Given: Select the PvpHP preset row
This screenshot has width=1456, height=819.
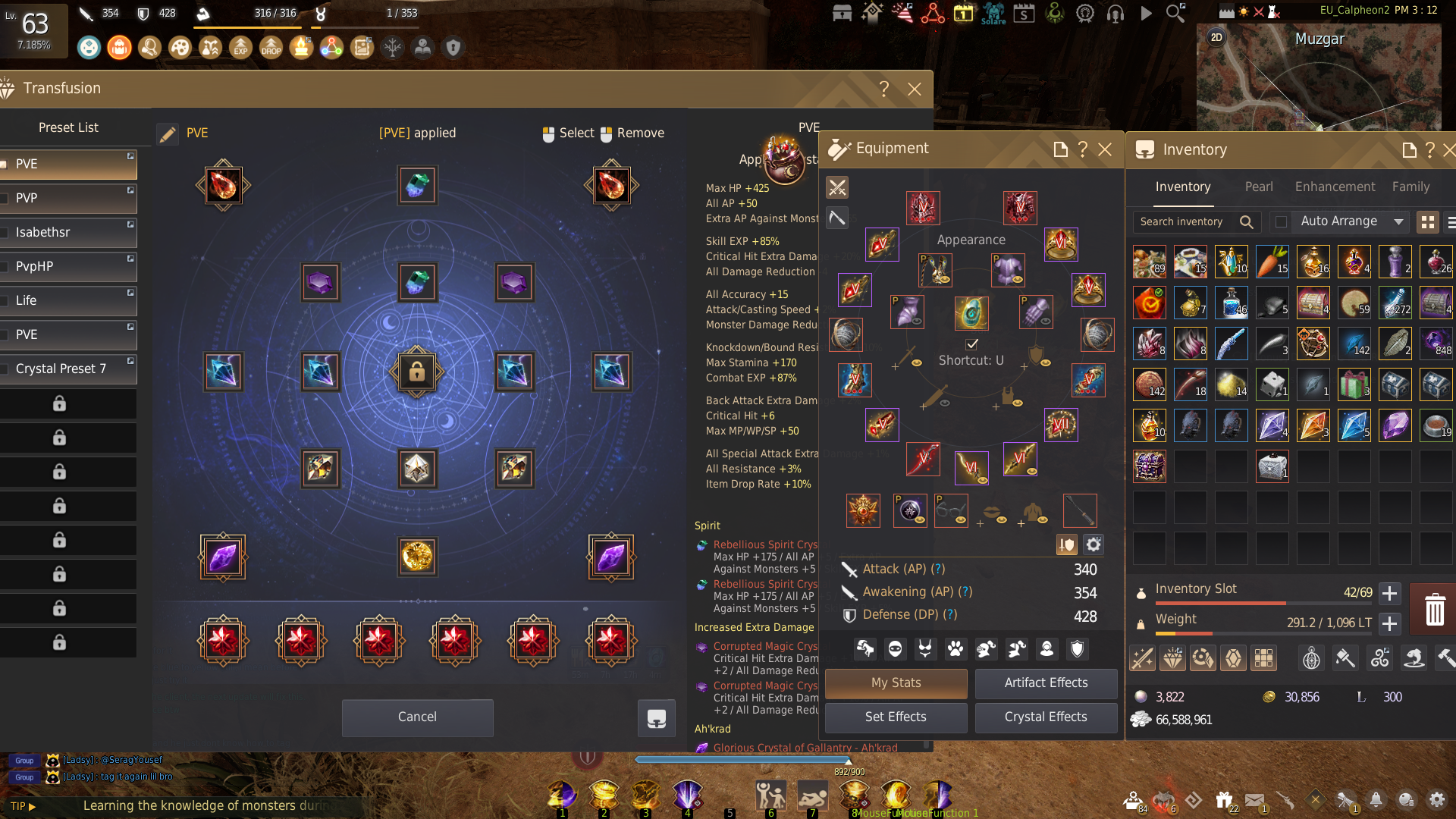Looking at the screenshot, I should click(x=68, y=266).
